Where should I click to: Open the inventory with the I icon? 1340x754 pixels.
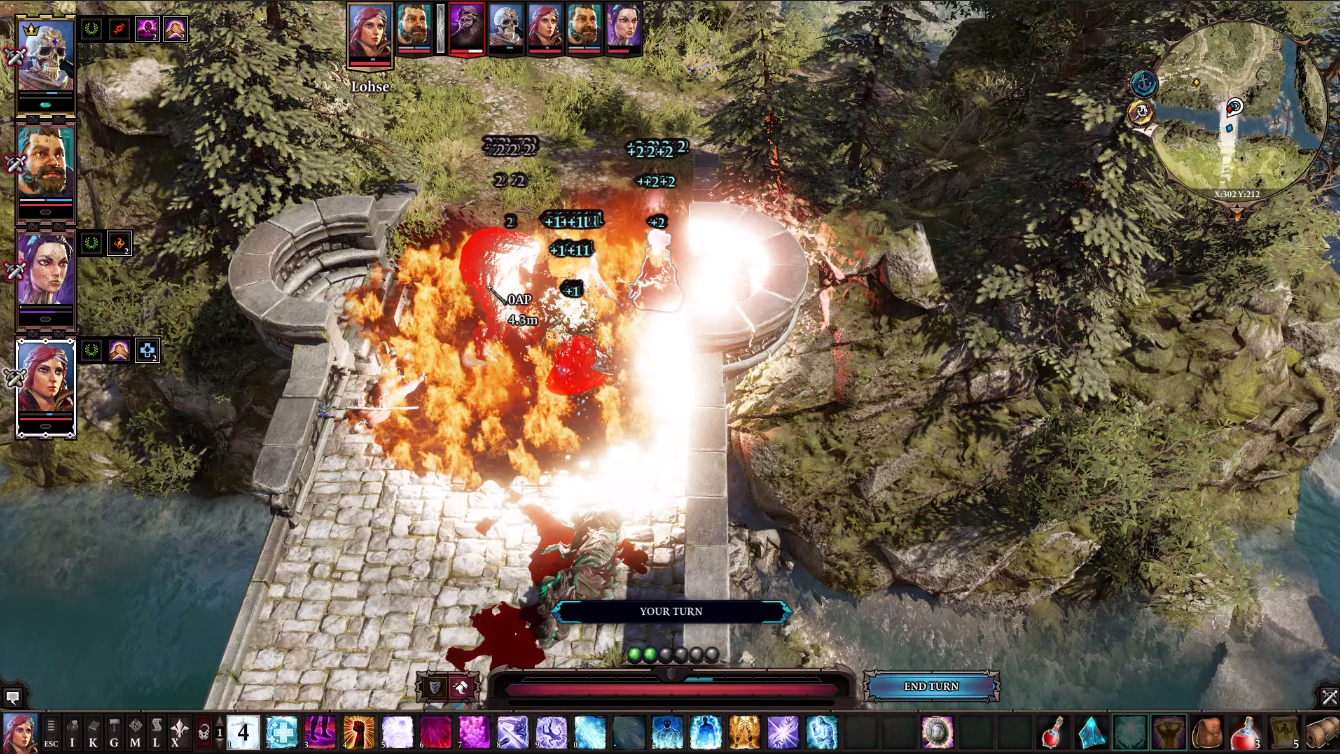[72, 733]
